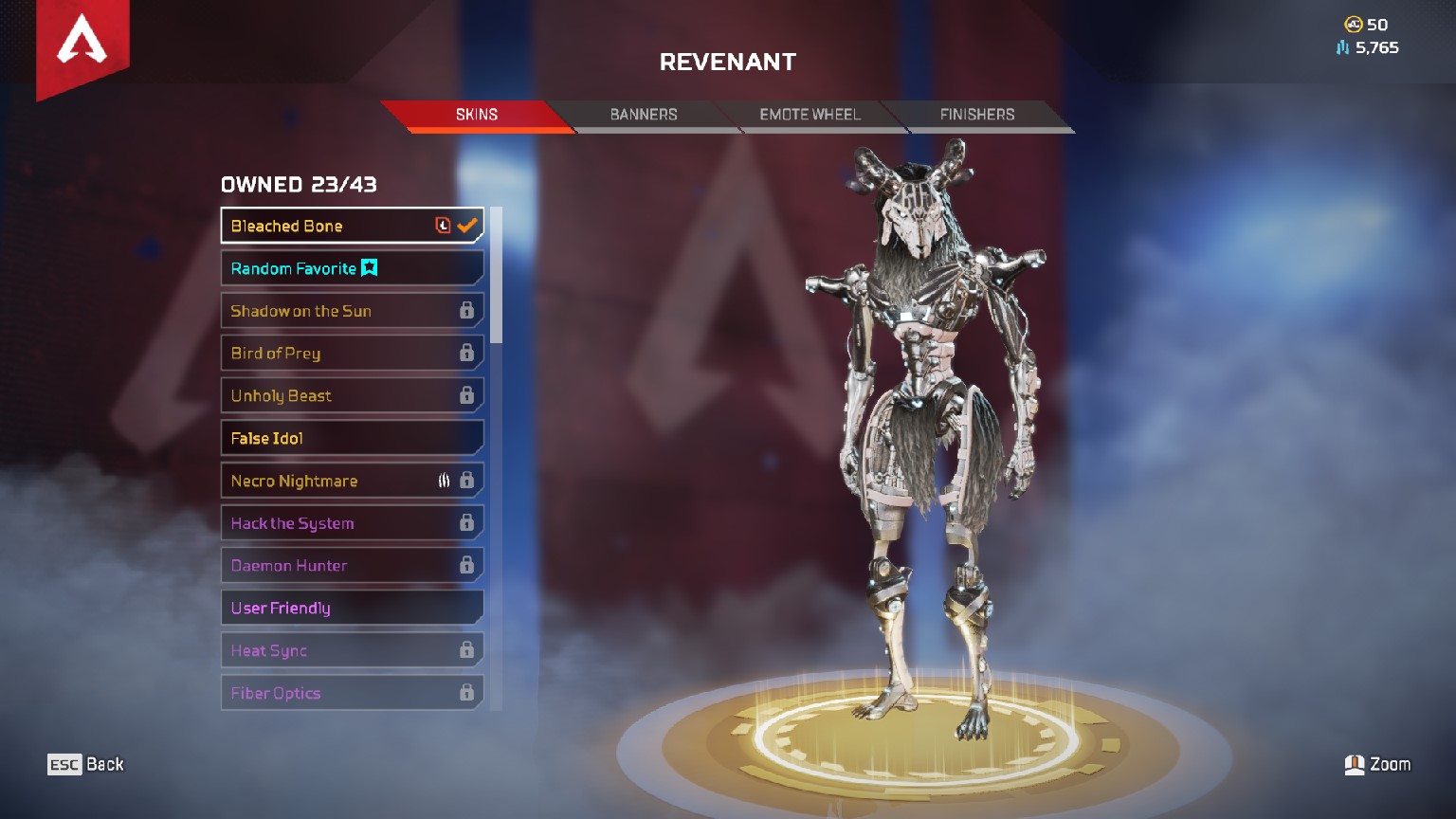
Task: Click the lock icon on Shadow on the Sun
Action: [468, 310]
